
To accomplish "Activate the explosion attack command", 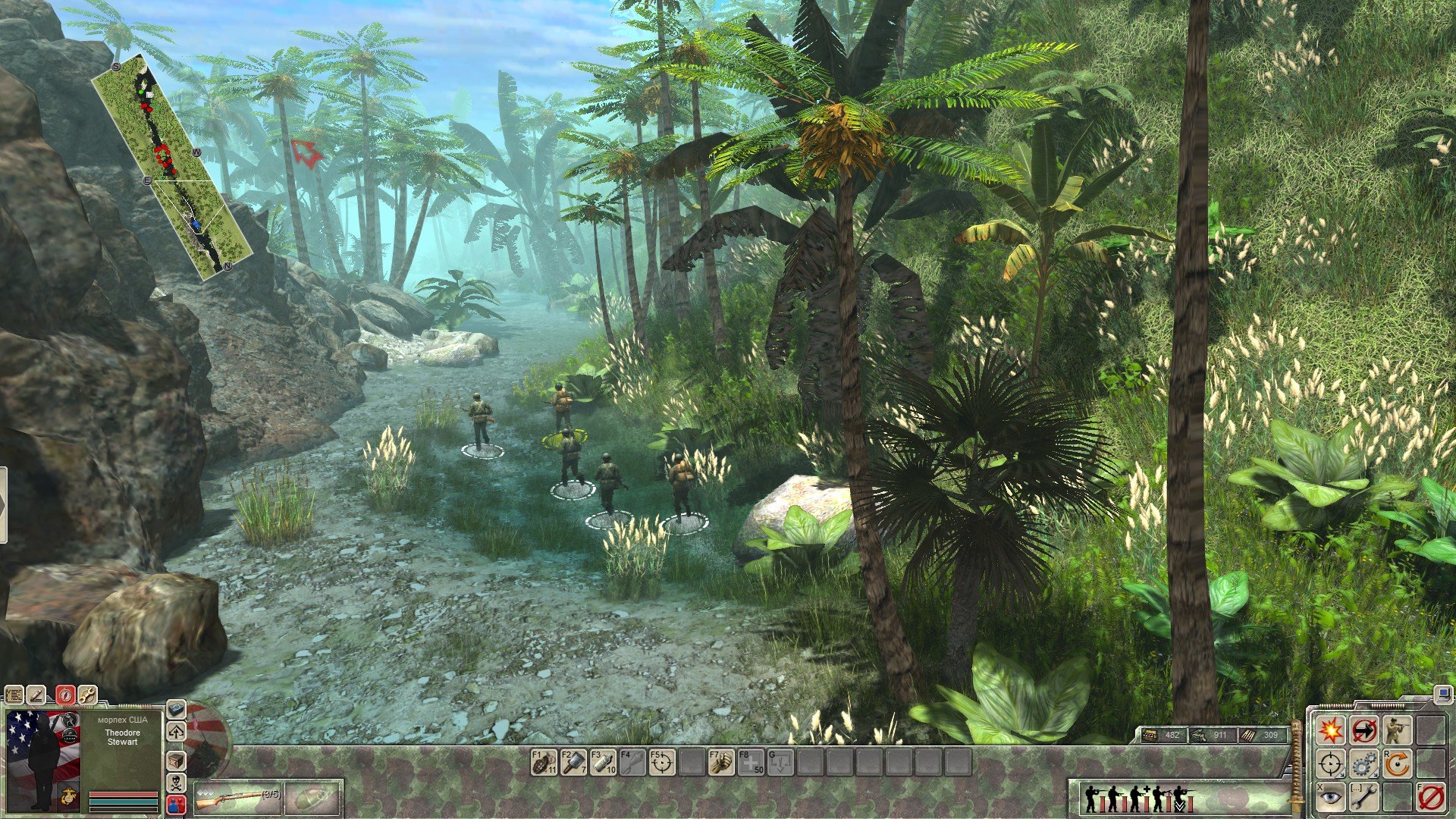I will [x=1330, y=730].
